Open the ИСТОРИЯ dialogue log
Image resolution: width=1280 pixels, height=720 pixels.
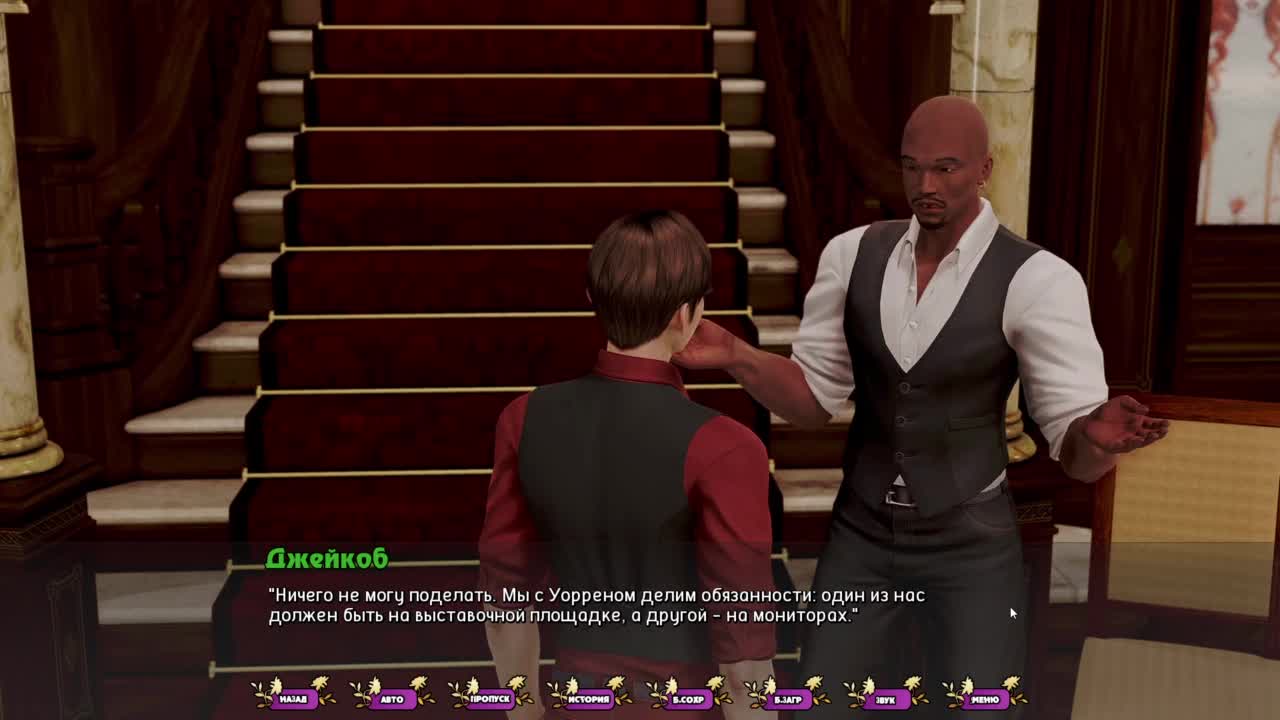(x=589, y=699)
